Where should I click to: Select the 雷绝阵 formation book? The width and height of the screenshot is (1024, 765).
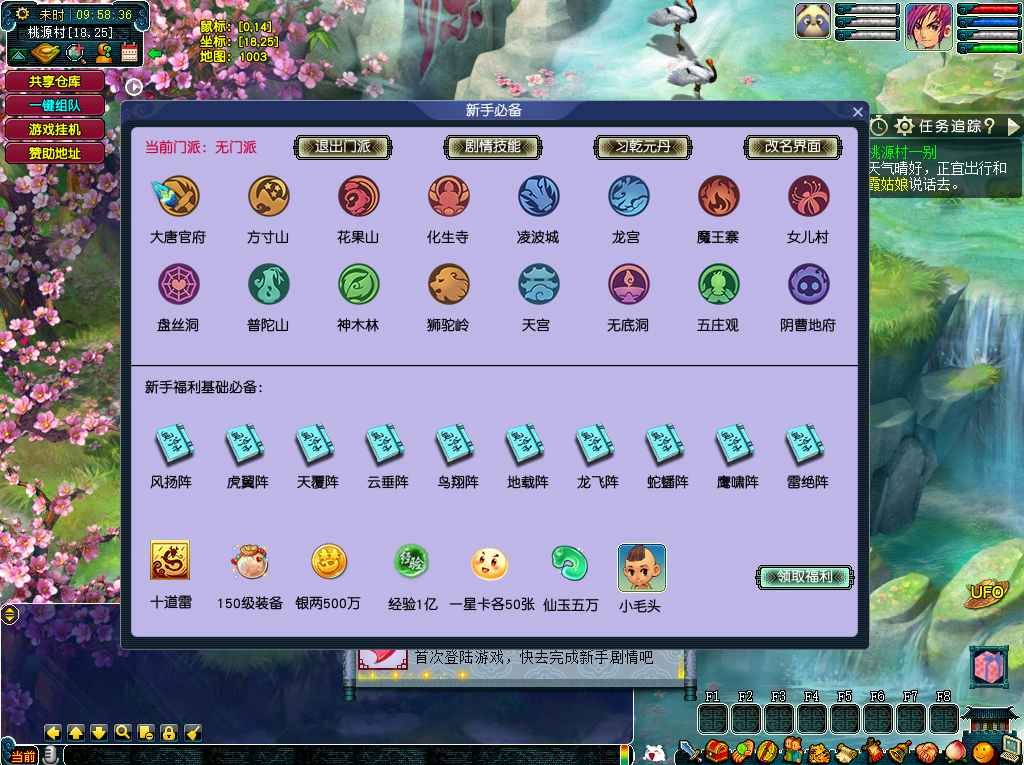[x=804, y=445]
